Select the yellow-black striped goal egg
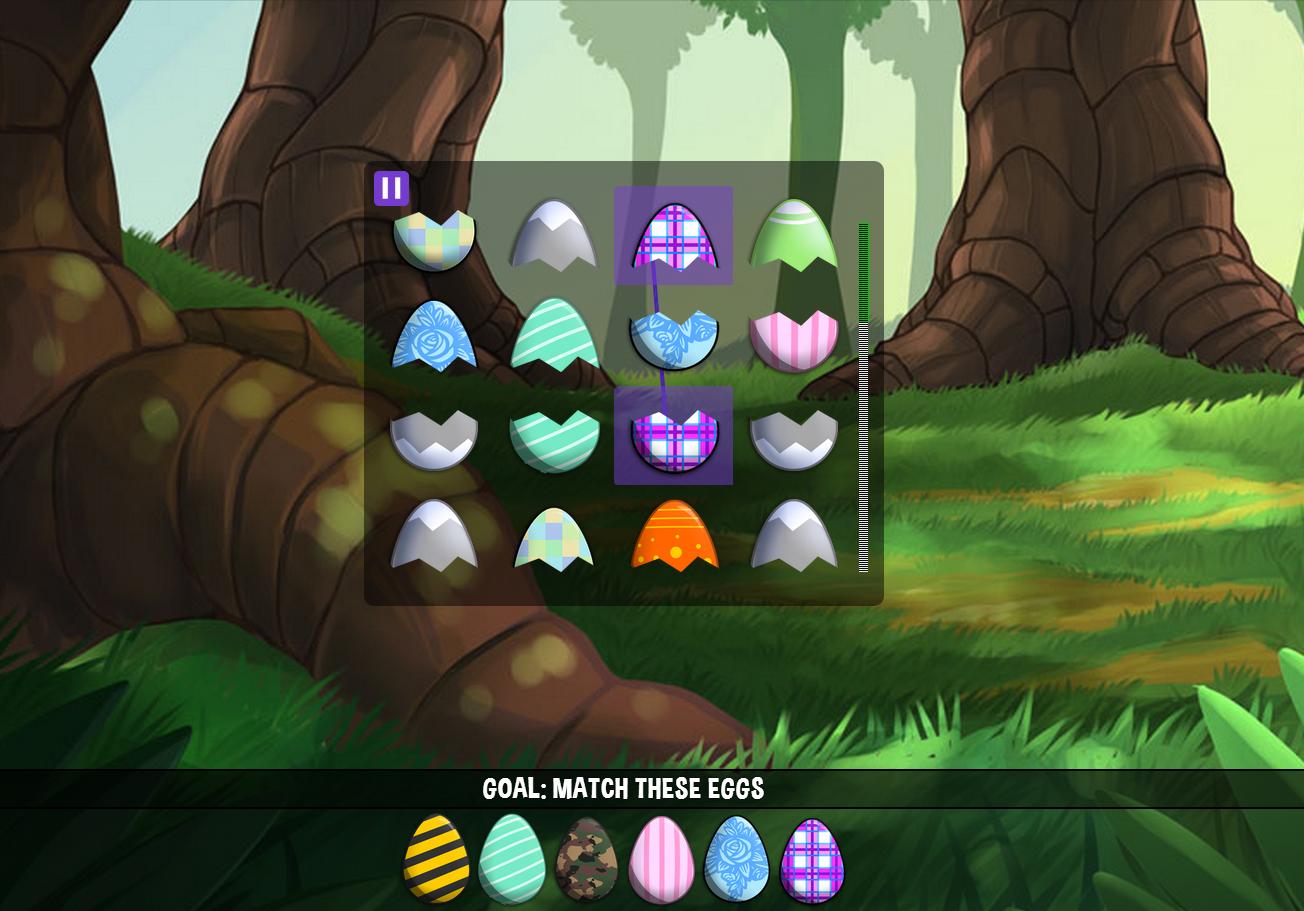 pos(440,863)
